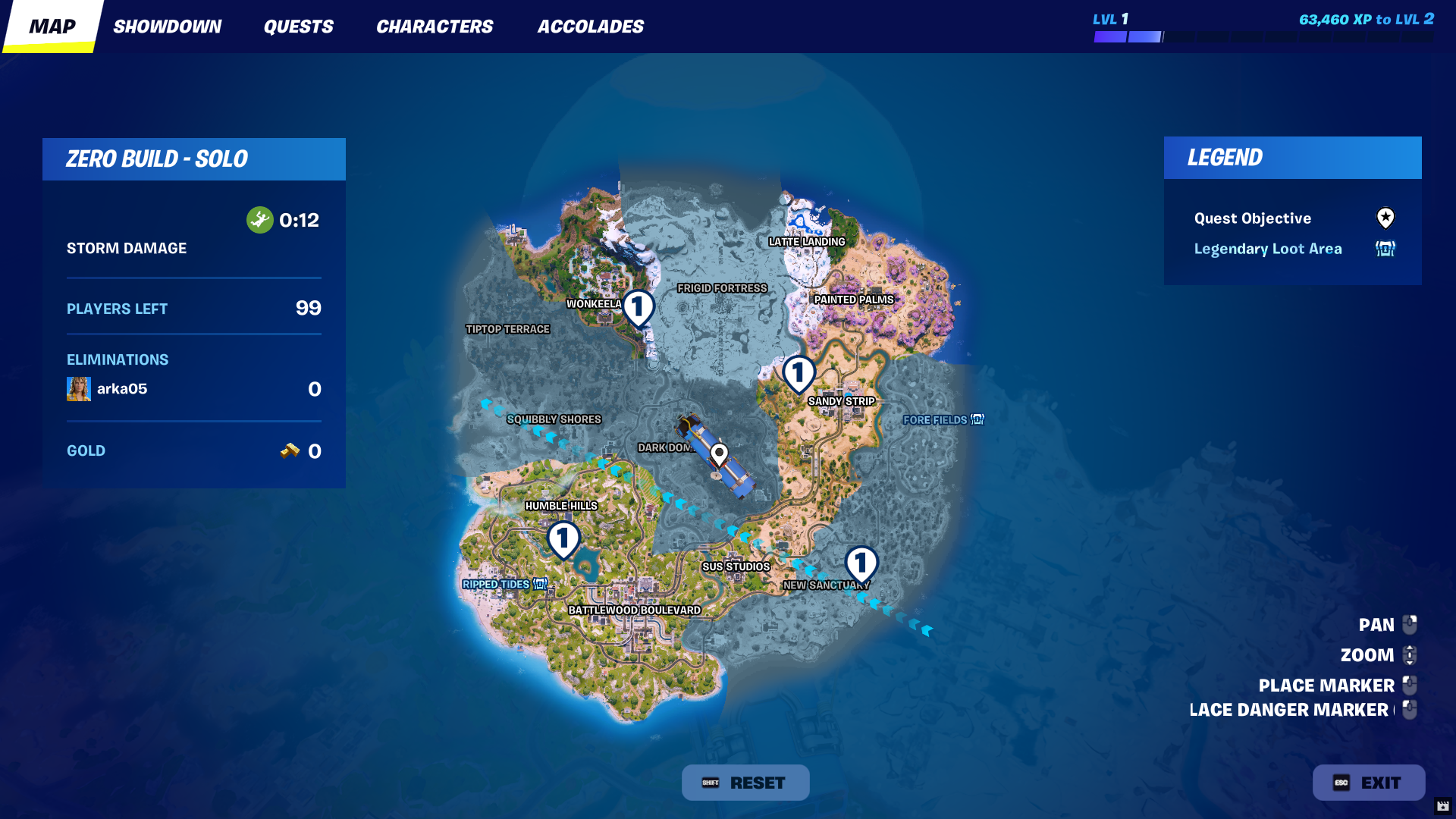Select the teammate marker near WONKEELA
The image size is (1456, 819).
click(639, 307)
